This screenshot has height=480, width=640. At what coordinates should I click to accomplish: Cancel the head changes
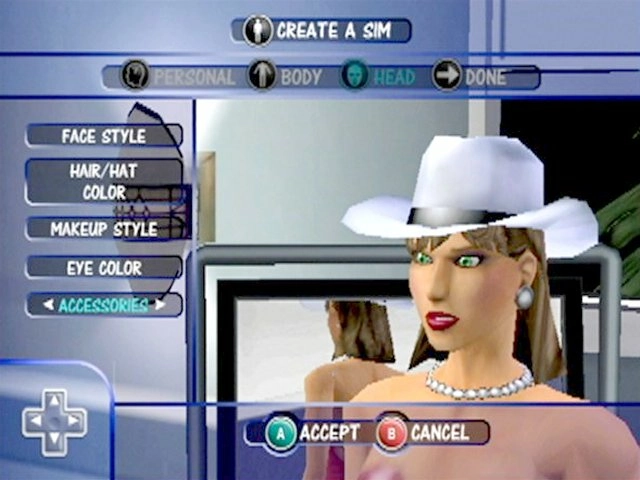click(x=424, y=432)
